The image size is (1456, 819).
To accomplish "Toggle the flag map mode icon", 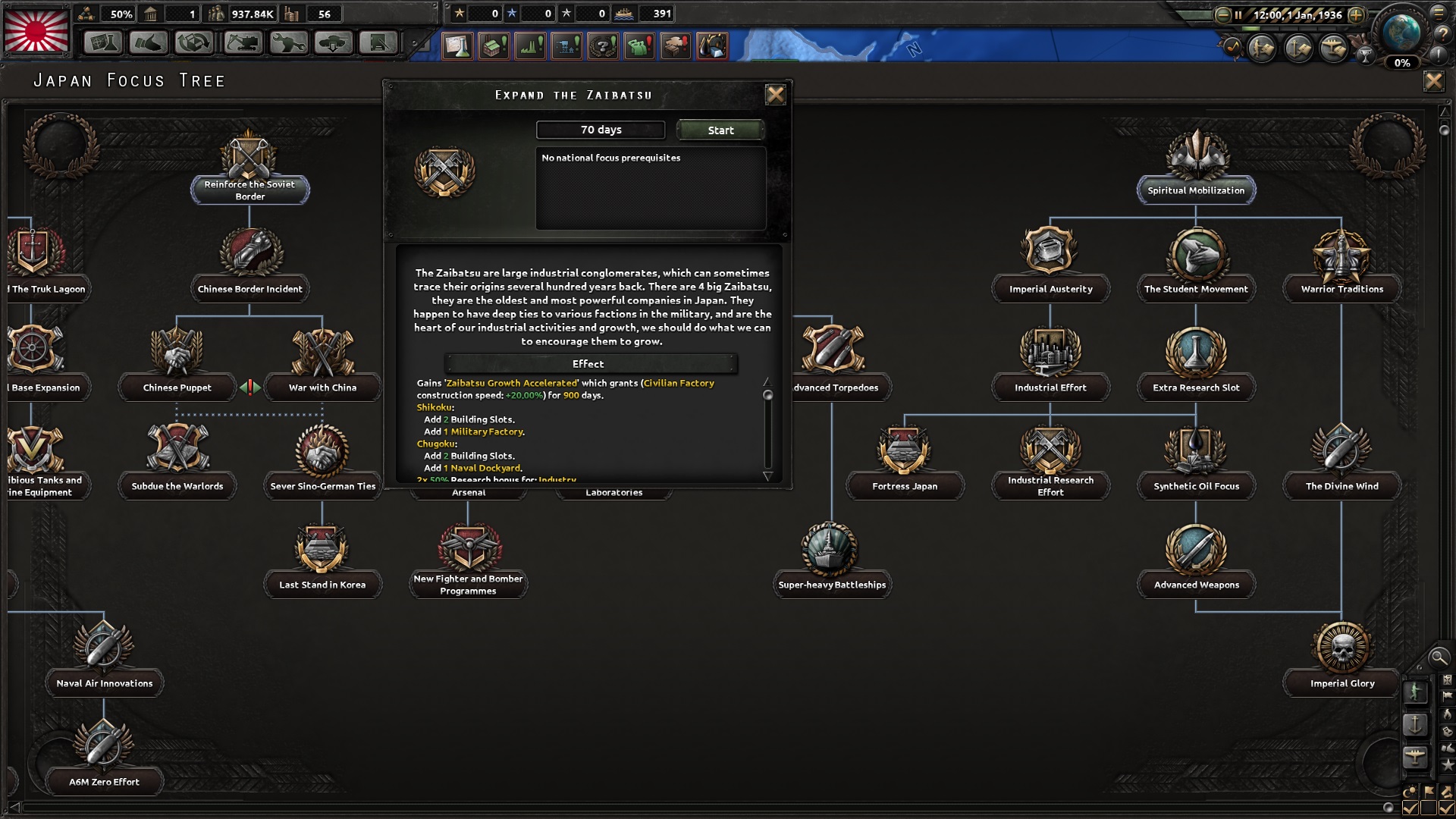I will [1447, 696].
